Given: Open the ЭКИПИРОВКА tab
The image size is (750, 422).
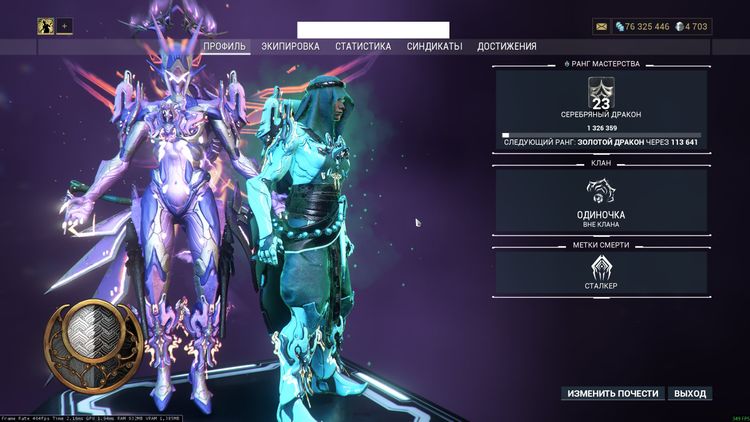Looking at the screenshot, I should [290, 46].
